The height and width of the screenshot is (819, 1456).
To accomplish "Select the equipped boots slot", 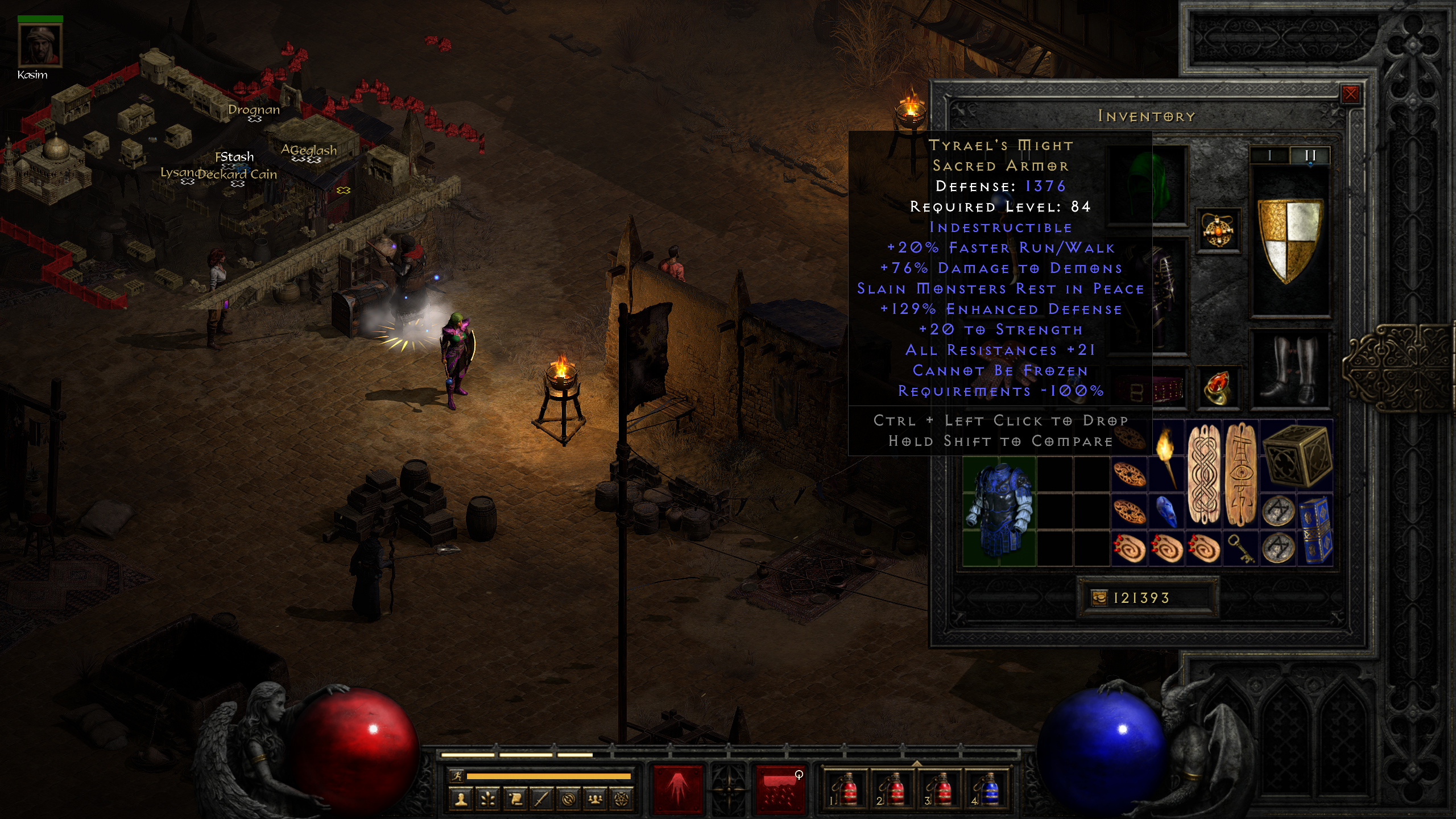I will 1290,370.
